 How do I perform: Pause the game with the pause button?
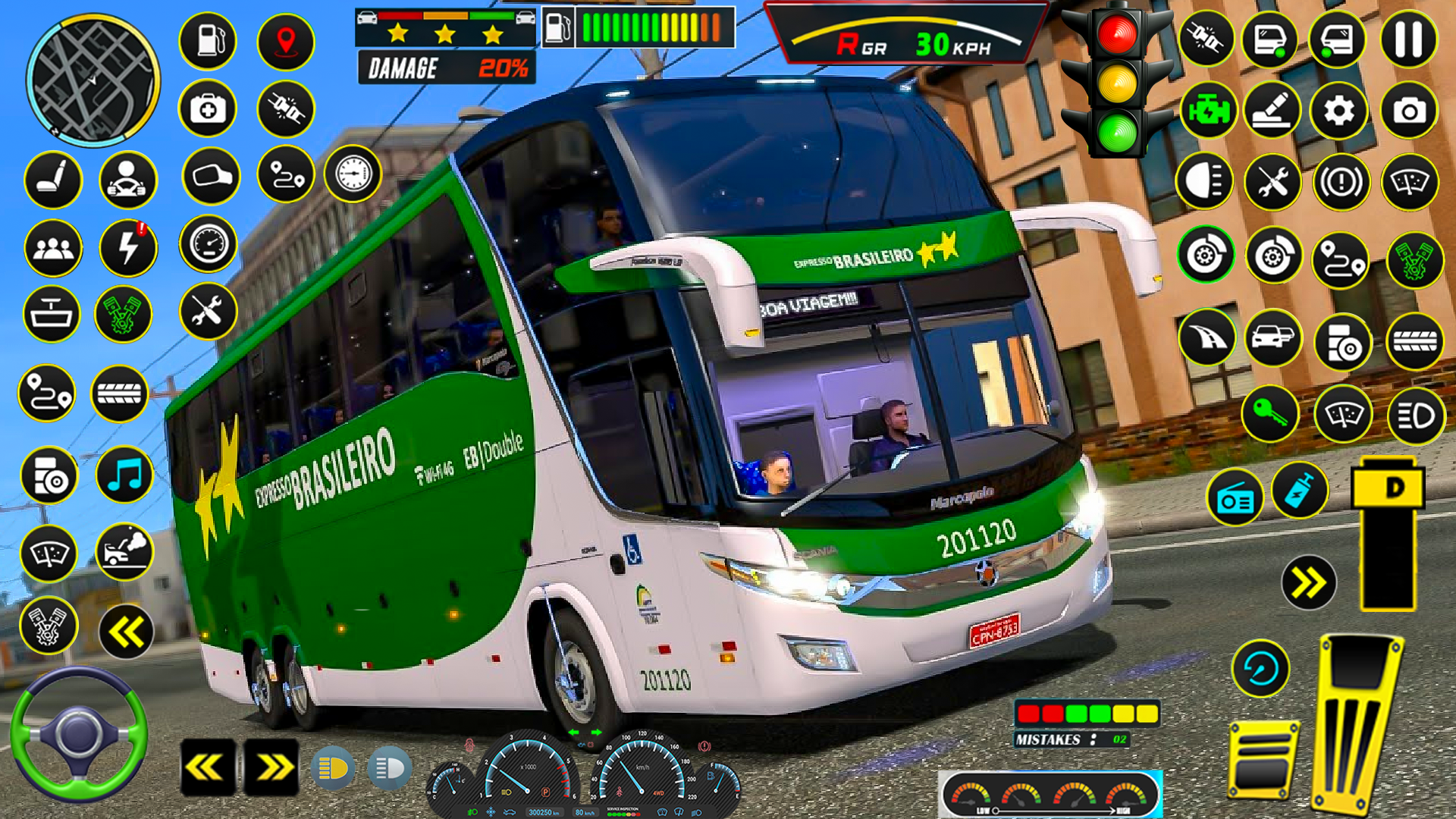[x=1408, y=39]
